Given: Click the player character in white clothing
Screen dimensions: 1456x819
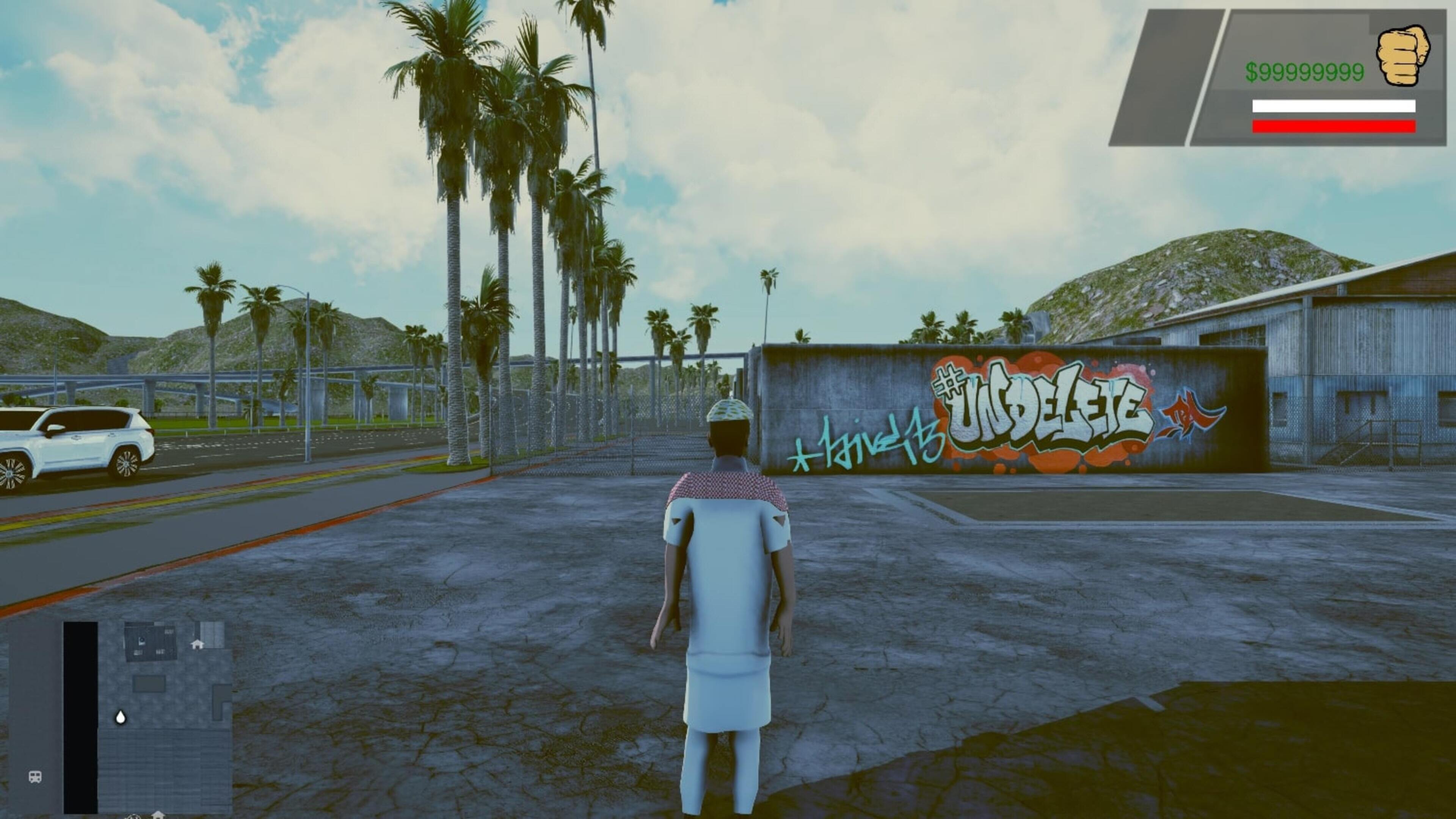Looking at the screenshot, I should pyautogui.click(x=729, y=593).
